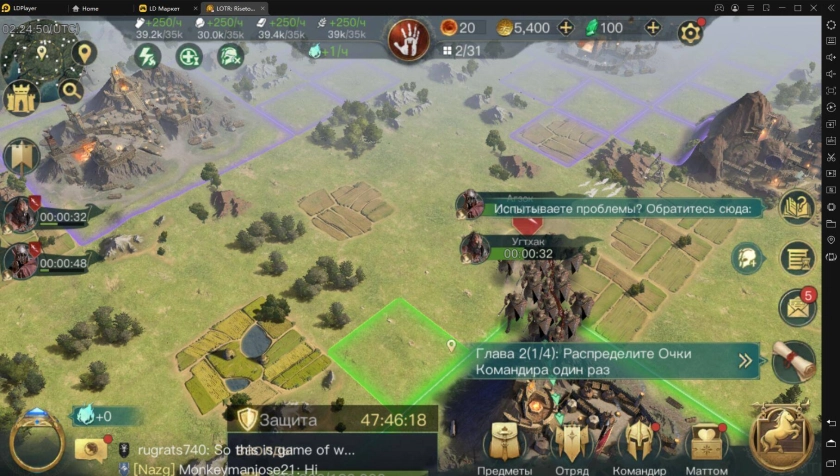Open the Командир commander menu
Screen dimensions: 840x476
[640, 446]
